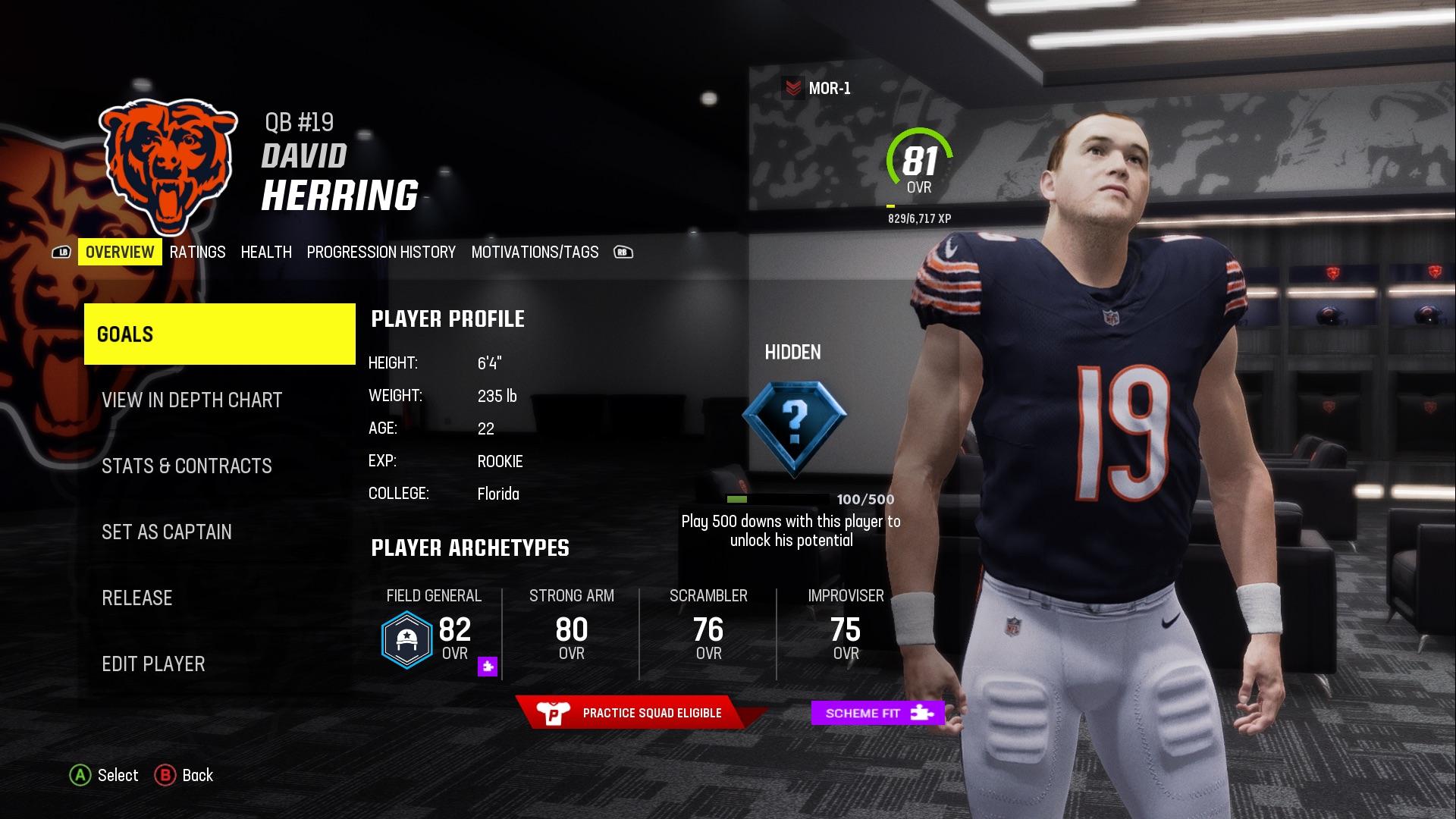Viewport: 1456px width, 819px height.
Task: Select Set As Captain option
Action: coord(168,532)
